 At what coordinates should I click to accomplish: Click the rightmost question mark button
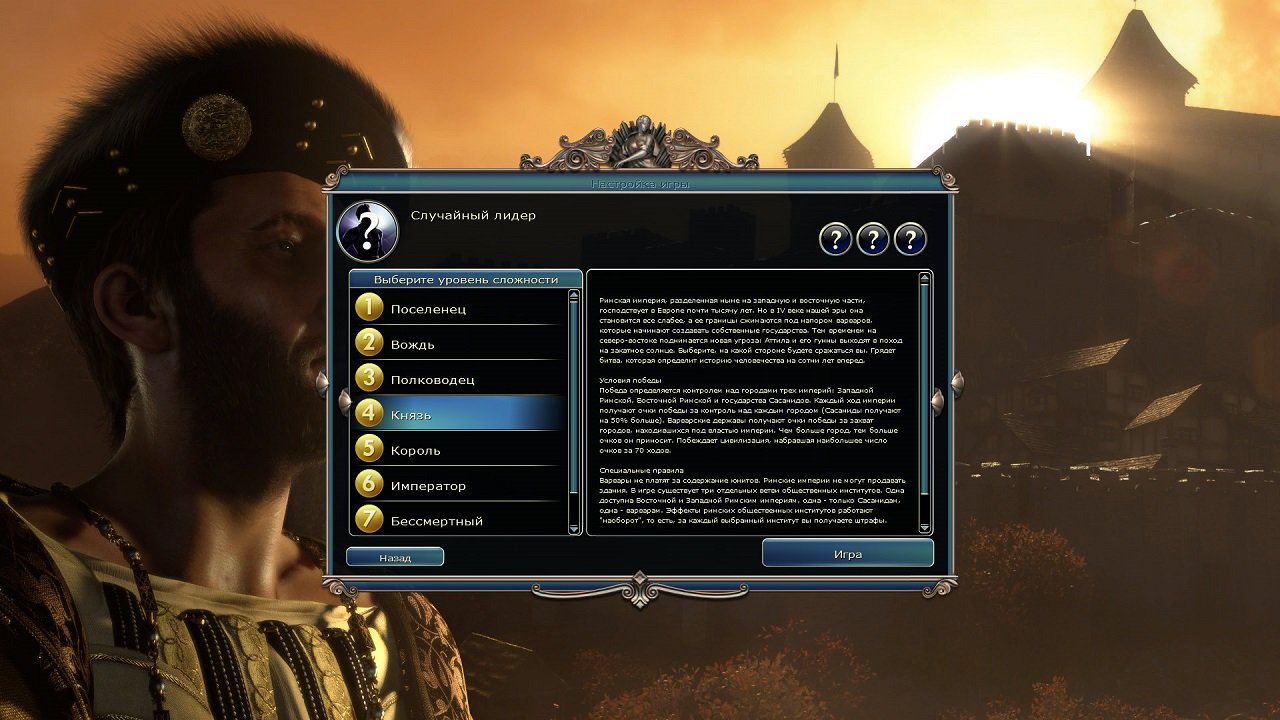tap(909, 238)
